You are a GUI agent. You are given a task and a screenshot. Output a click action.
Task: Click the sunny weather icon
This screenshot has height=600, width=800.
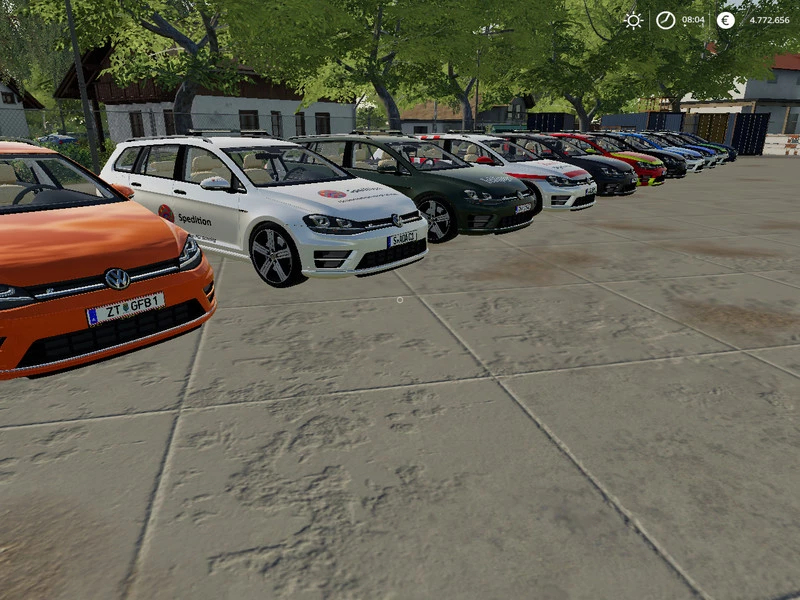[633, 20]
